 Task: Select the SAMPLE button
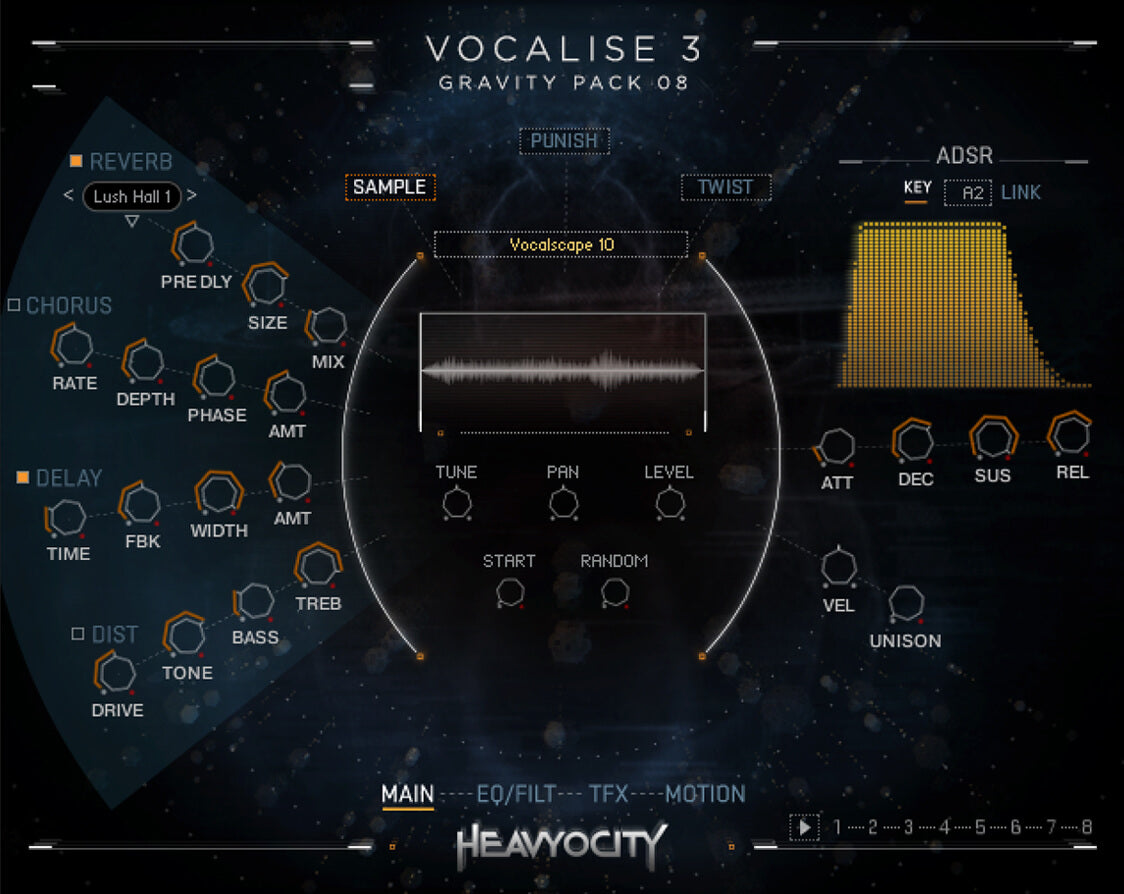coord(389,187)
